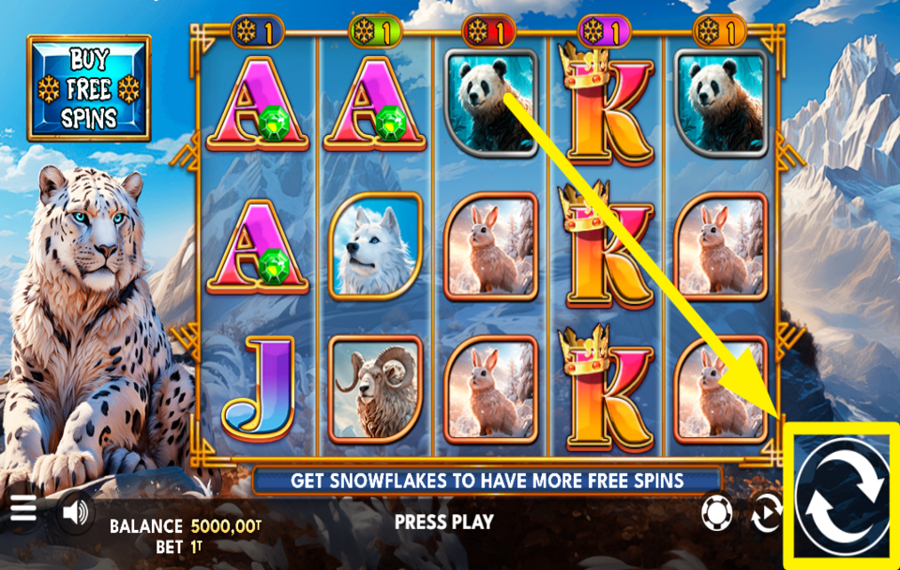Image resolution: width=900 pixels, height=570 pixels.
Task: Toggle the sound speaker icon
Action: [x=74, y=512]
